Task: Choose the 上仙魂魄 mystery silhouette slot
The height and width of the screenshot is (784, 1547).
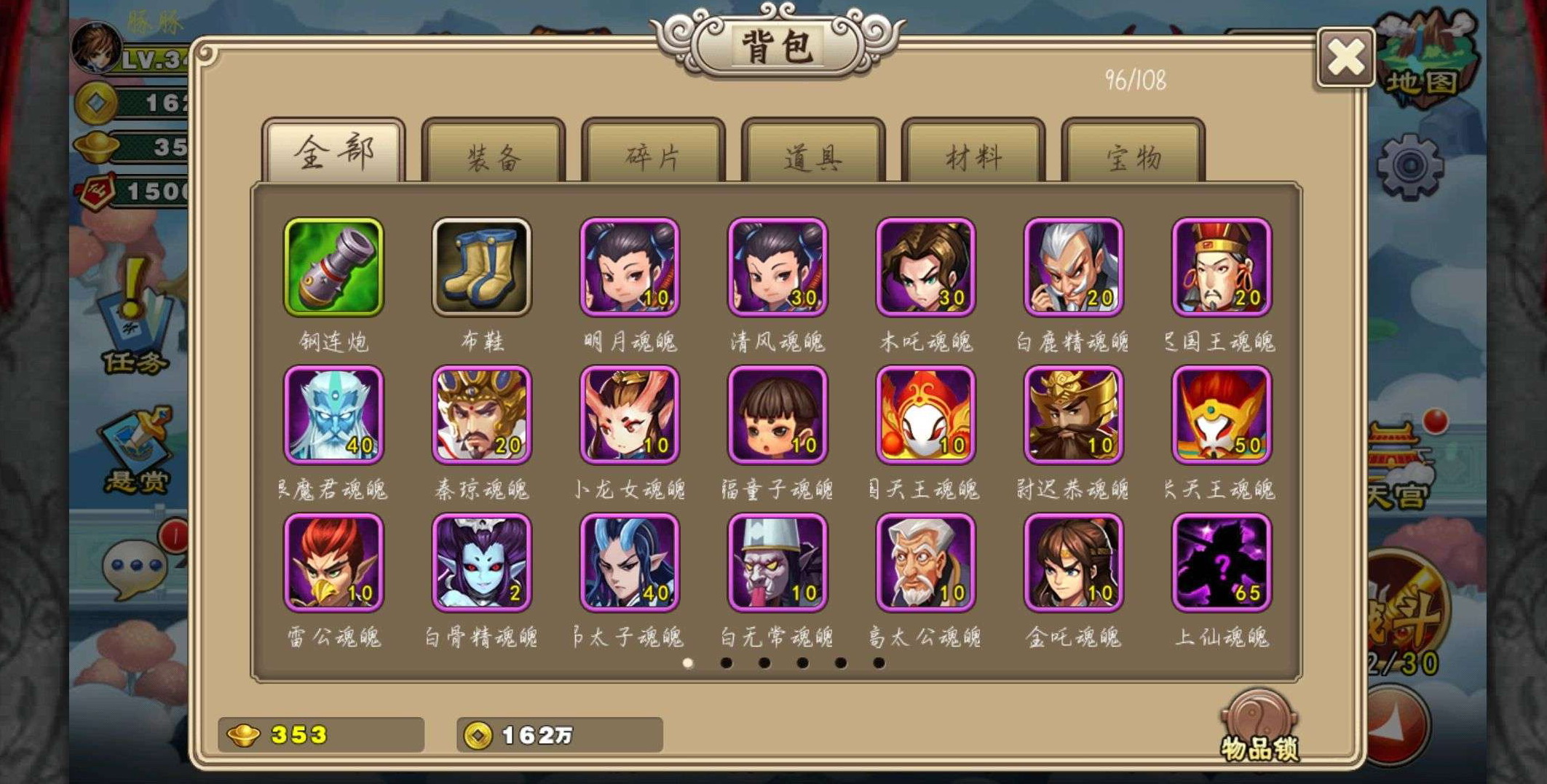Action: pyautogui.click(x=1222, y=563)
